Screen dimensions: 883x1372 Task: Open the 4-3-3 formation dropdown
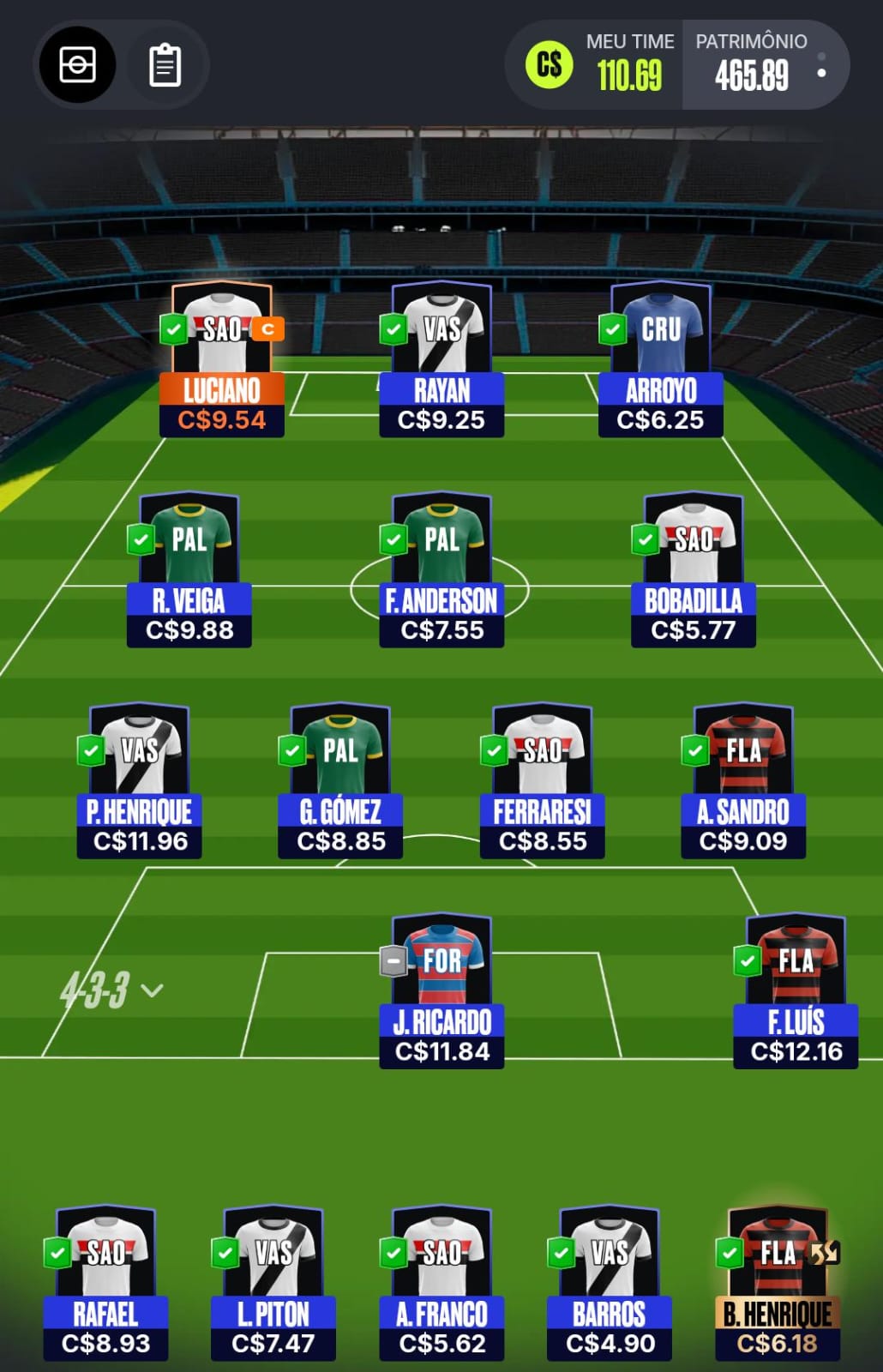click(111, 990)
